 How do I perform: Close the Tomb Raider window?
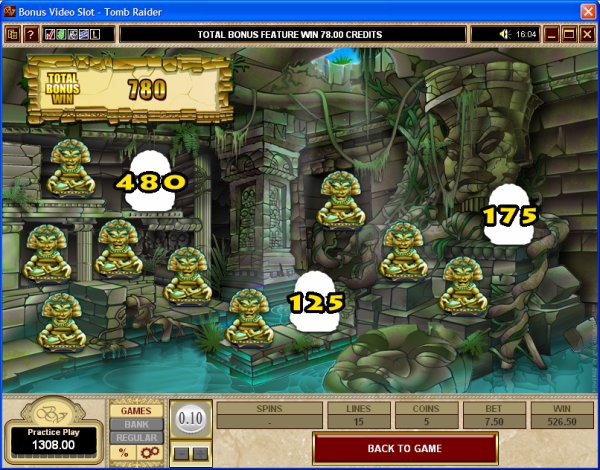587,10
